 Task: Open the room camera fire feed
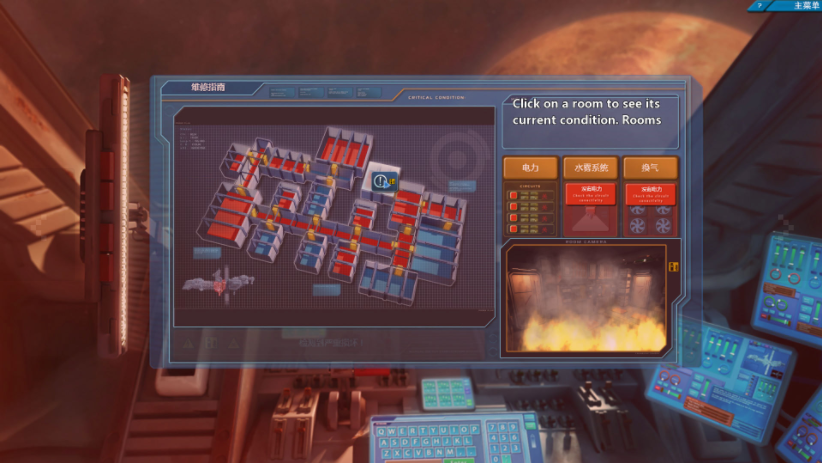tap(587, 297)
